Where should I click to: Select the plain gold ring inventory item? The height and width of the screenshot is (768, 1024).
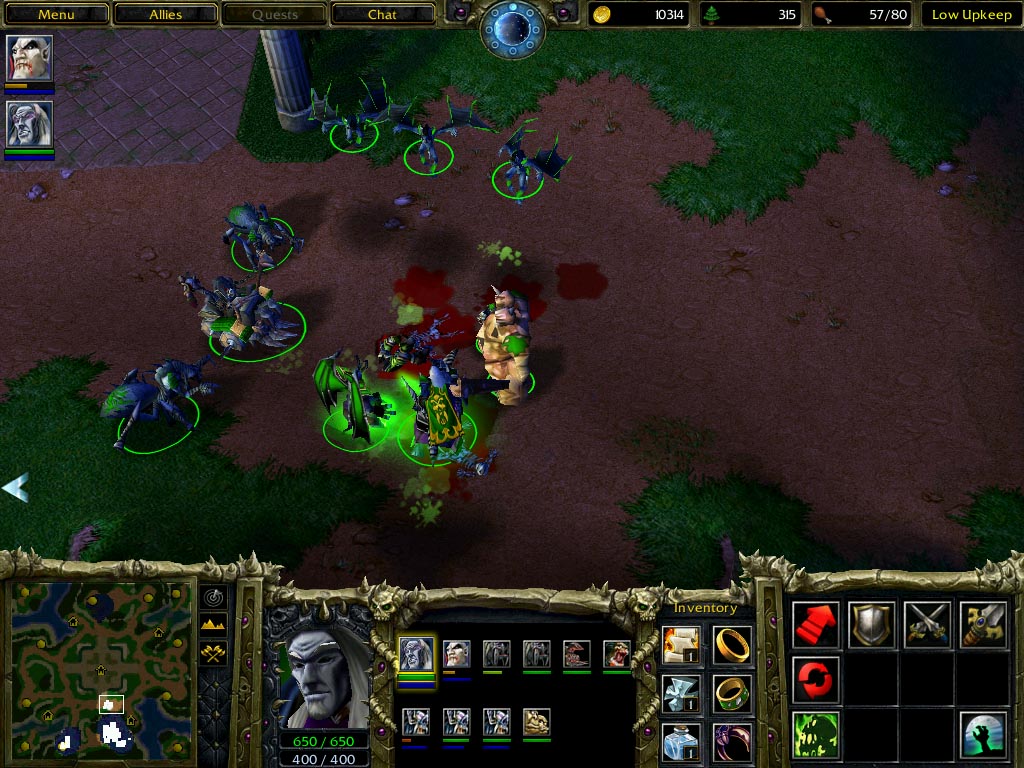(x=733, y=643)
